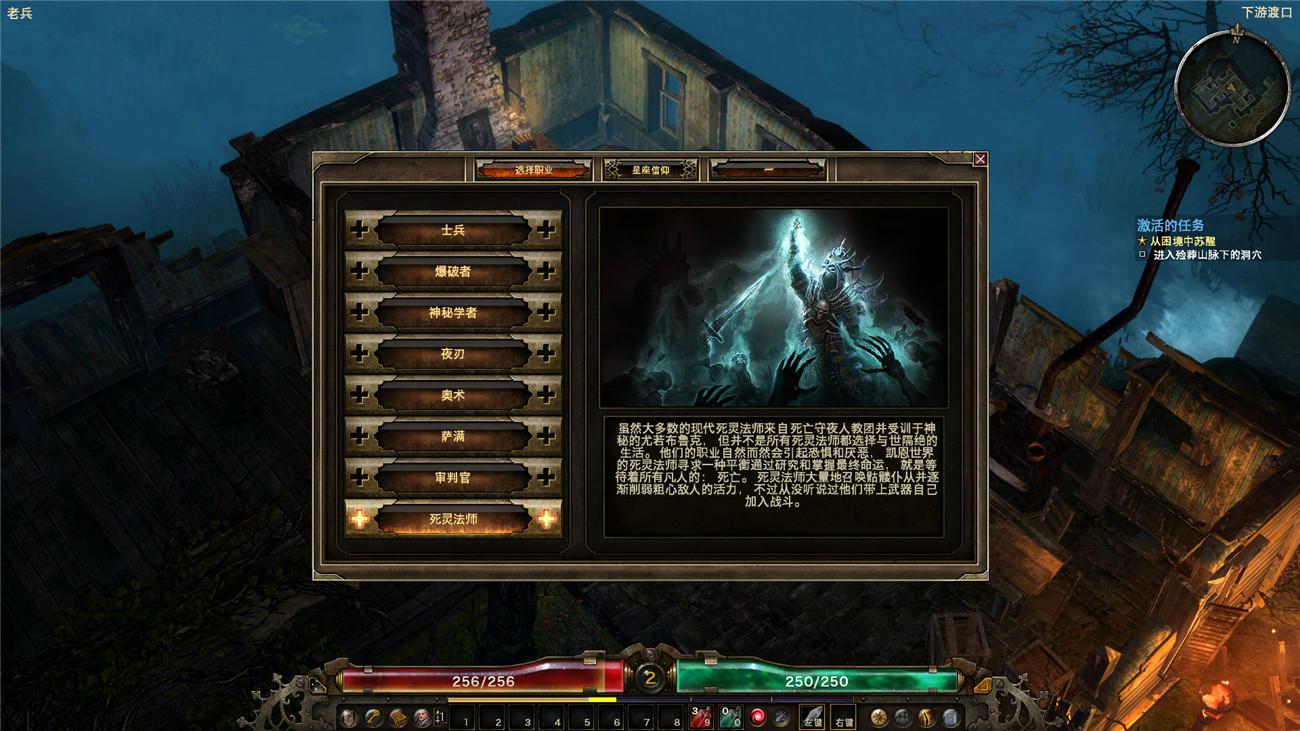Open the book icon in the toolbar
Image resolution: width=1300 pixels, height=731 pixels.
click(397, 717)
